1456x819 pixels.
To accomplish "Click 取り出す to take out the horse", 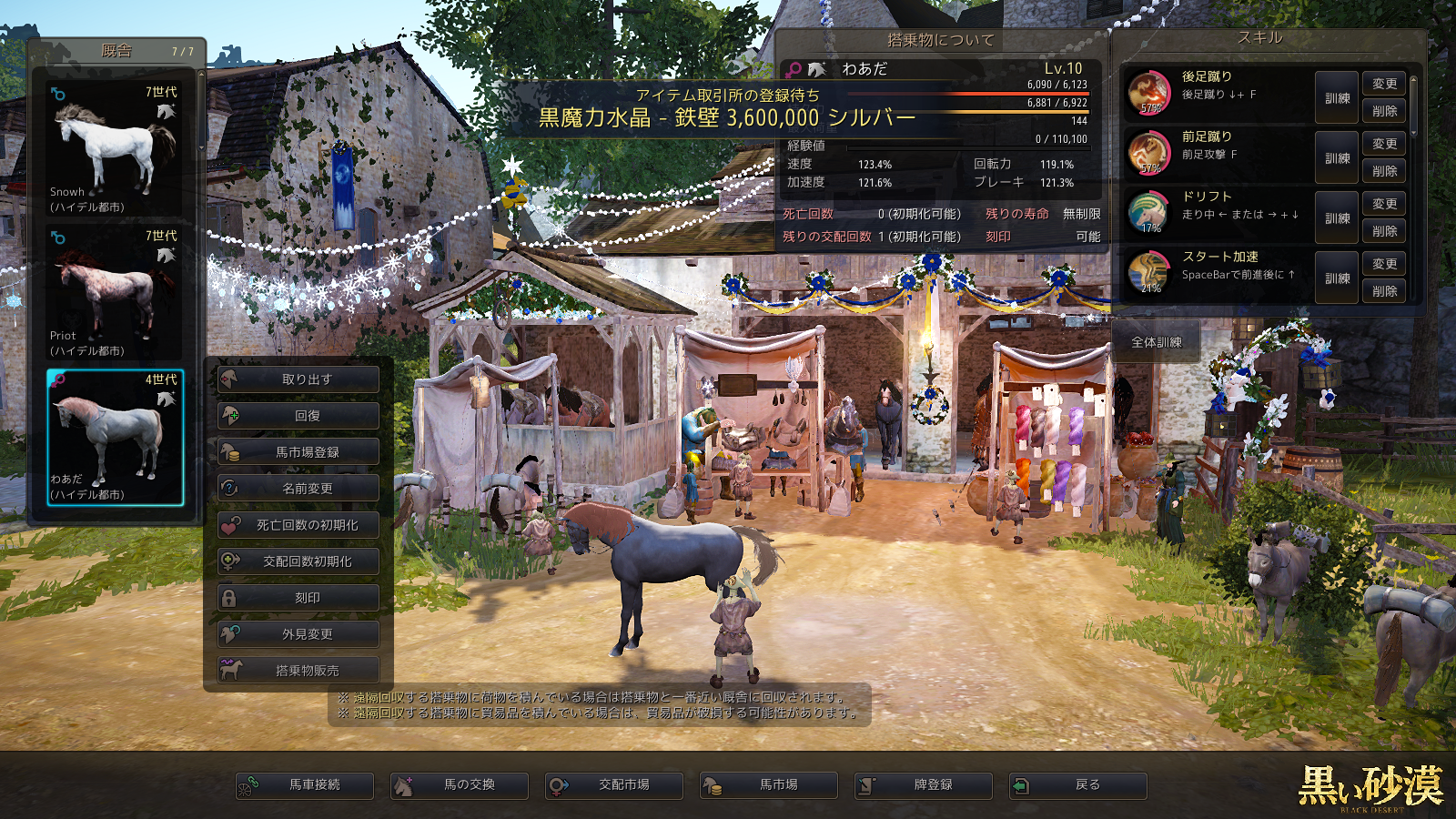I will [298, 379].
